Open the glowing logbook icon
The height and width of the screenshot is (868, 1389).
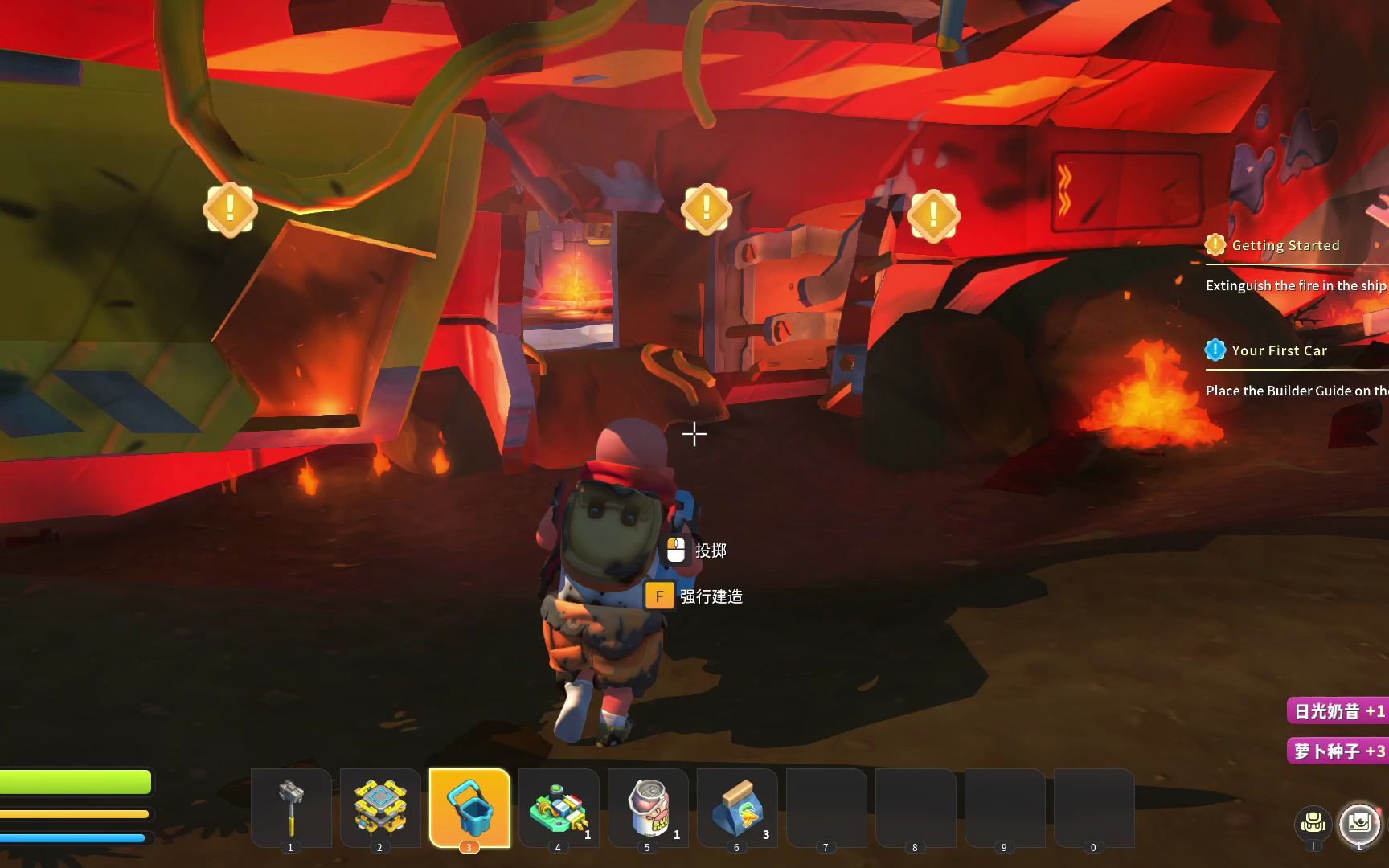(x=1359, y=823)
